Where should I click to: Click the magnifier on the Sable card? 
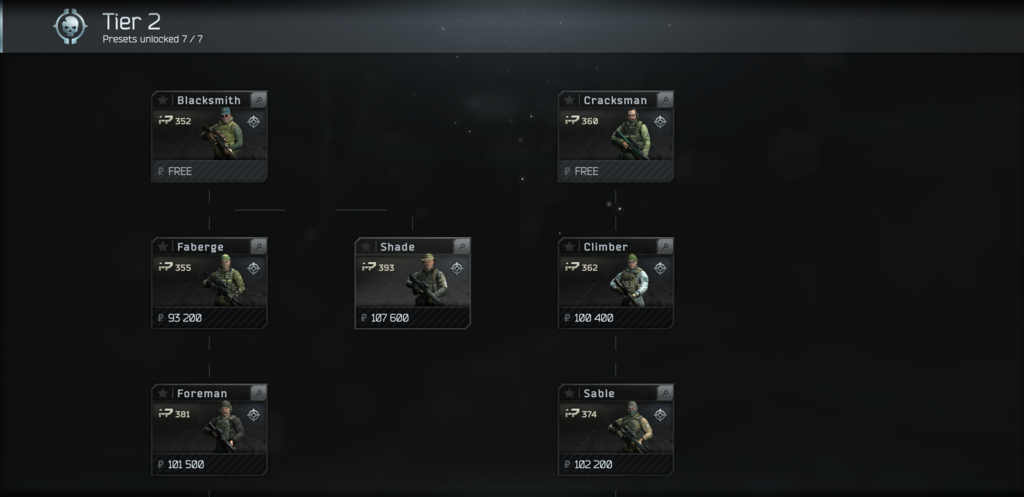(665, 393)
